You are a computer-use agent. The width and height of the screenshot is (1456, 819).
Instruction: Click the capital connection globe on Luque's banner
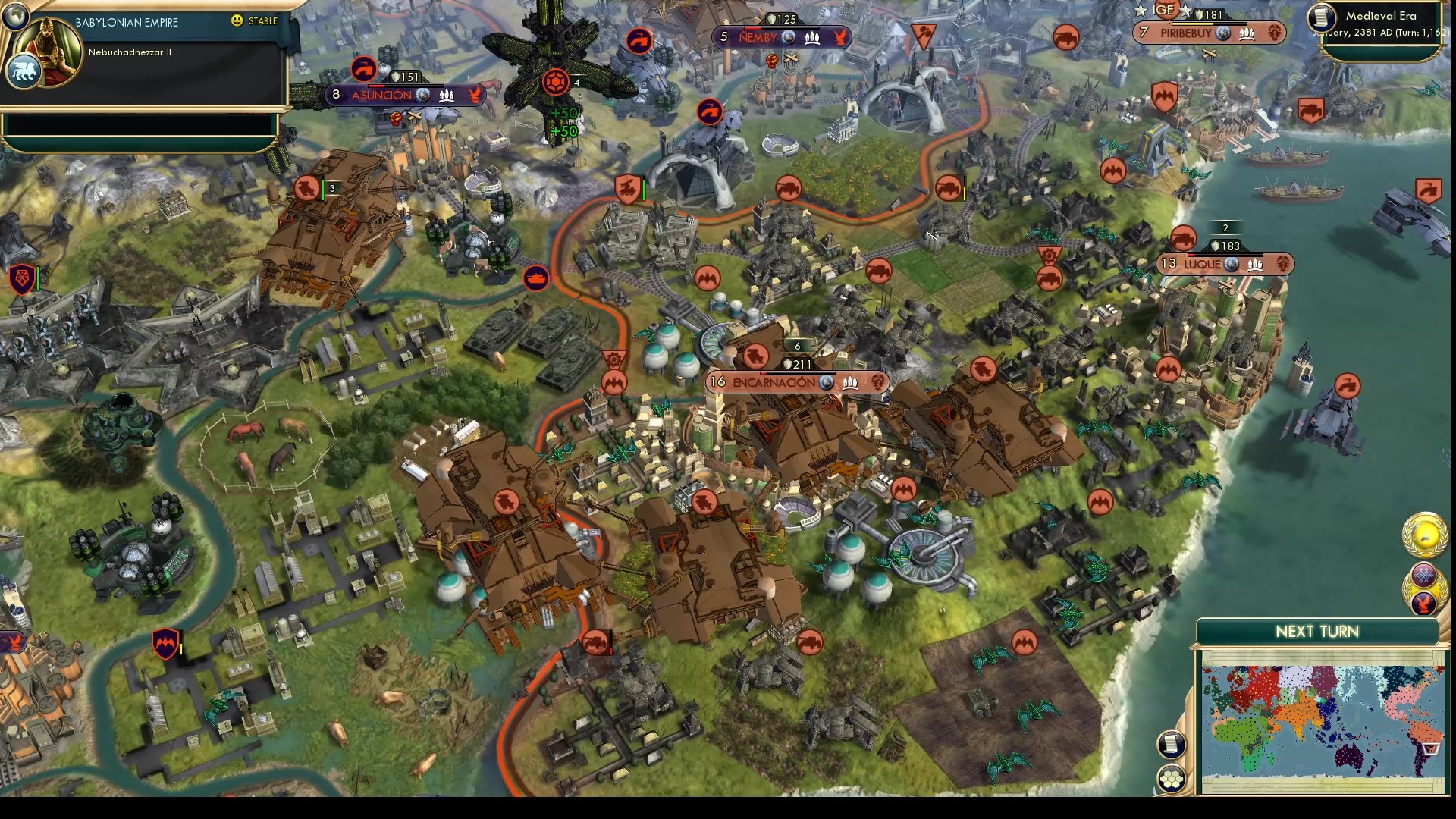click(x=1230, y=265)
